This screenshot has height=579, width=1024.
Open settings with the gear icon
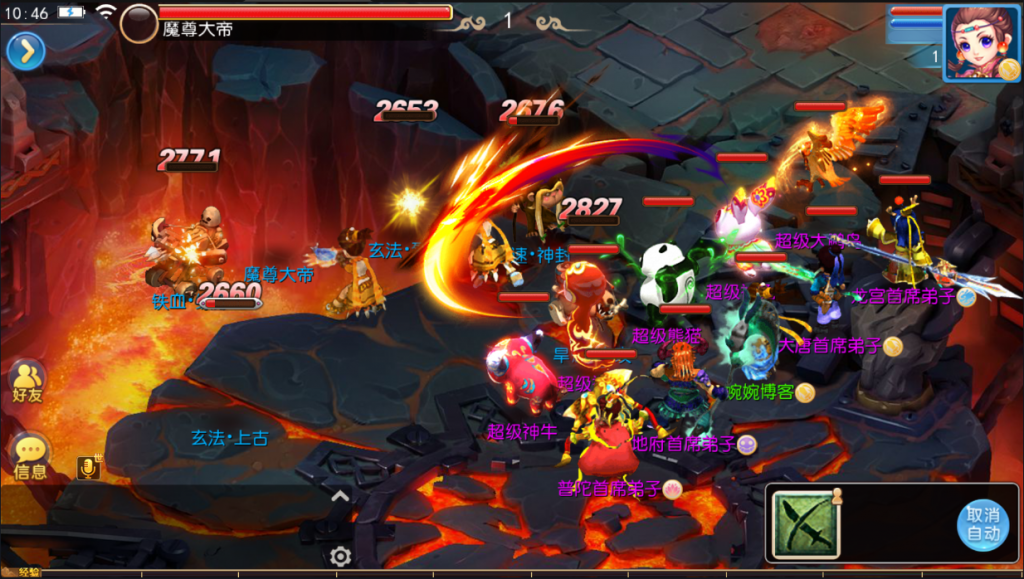(340, 556)
